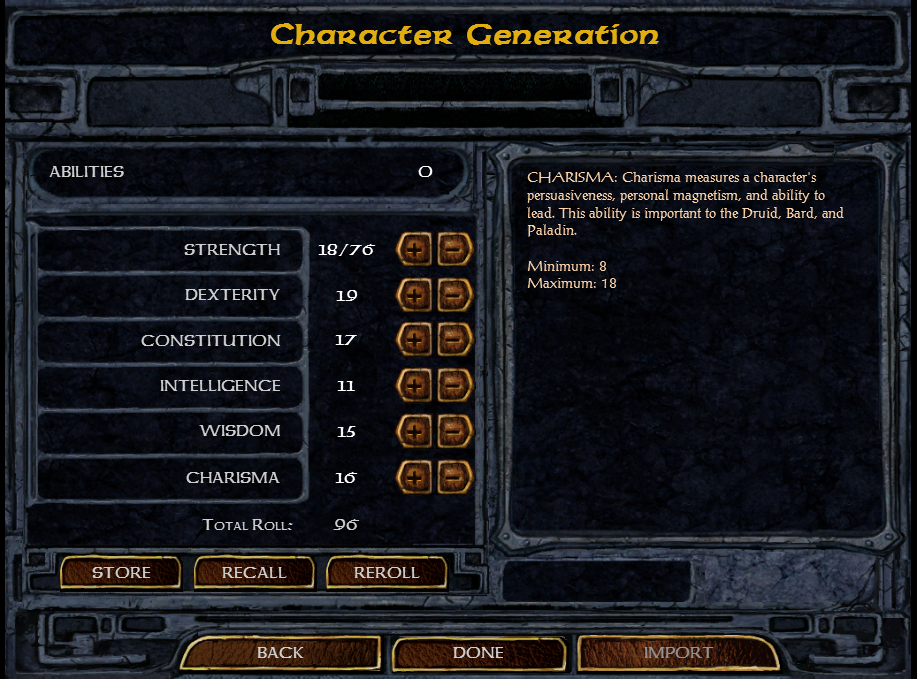Select the Charisma ability label

[x=233, y=477]
